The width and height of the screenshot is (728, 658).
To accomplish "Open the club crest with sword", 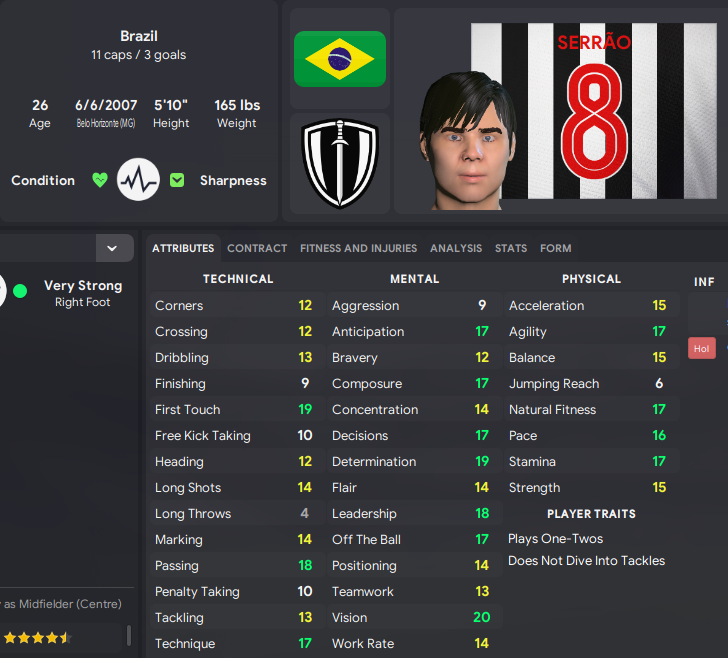I will (x=340, y=164).
